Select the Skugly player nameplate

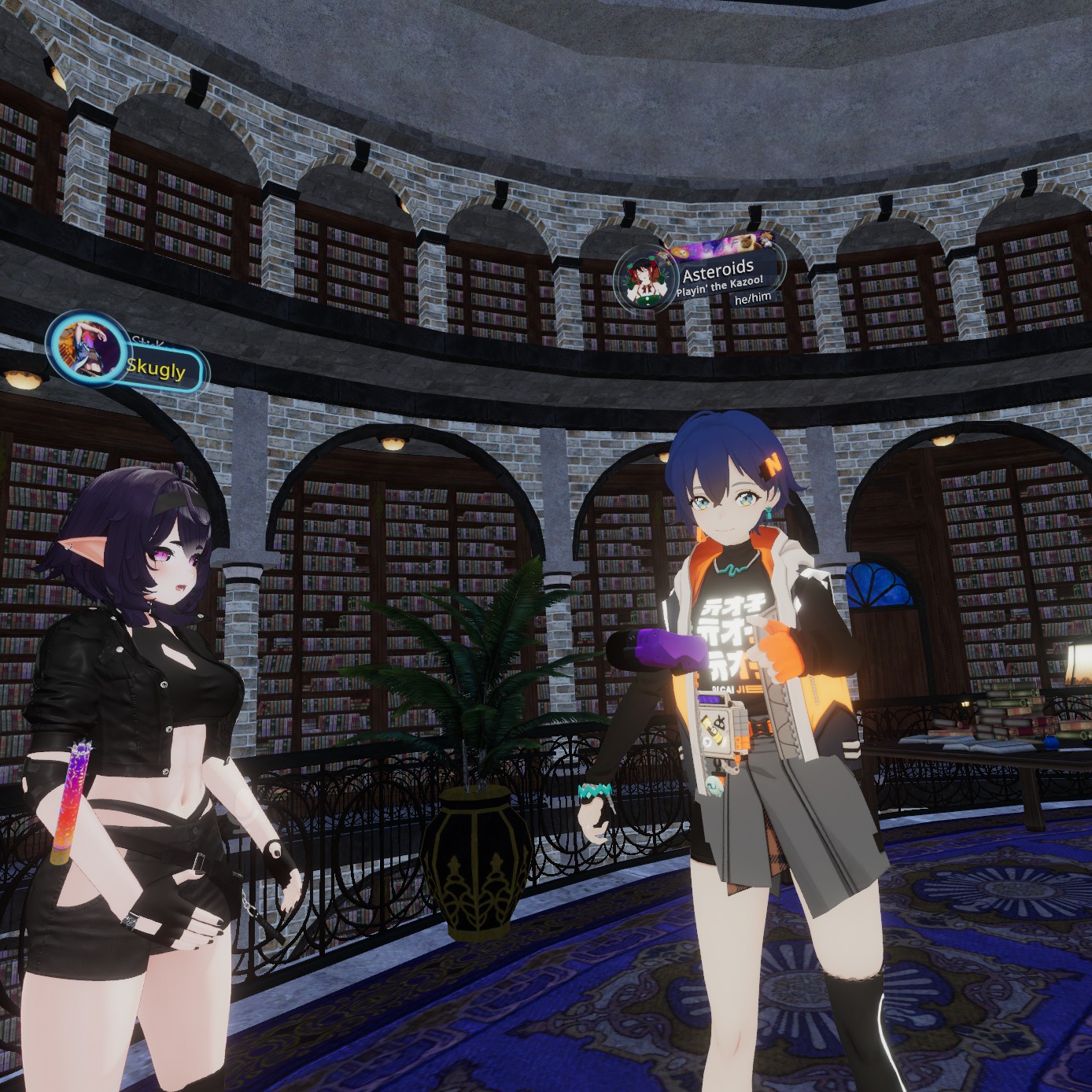(157, 369)
